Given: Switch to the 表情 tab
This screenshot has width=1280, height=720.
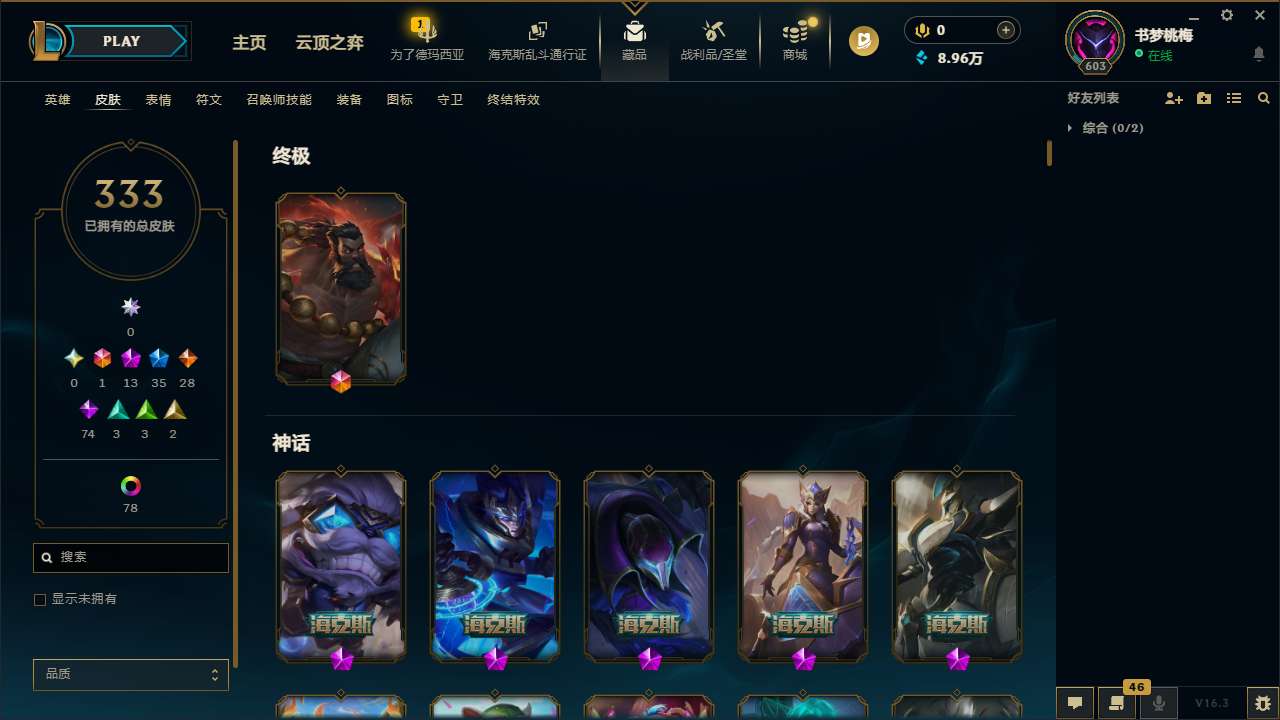Looking at the screenshot, I should 157,100.
